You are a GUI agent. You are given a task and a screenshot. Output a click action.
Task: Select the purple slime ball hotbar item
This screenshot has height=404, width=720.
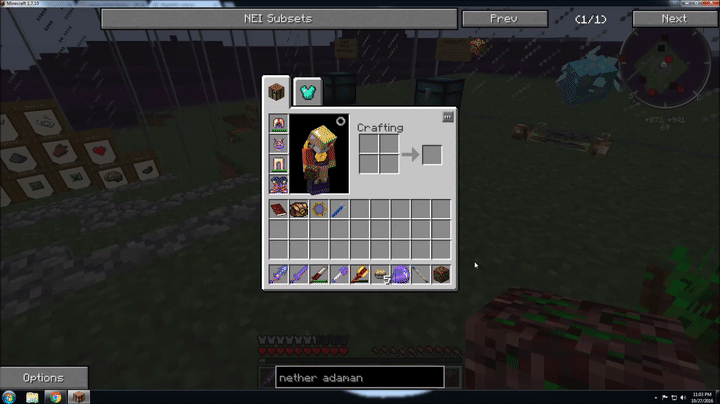tap(400, 273)
